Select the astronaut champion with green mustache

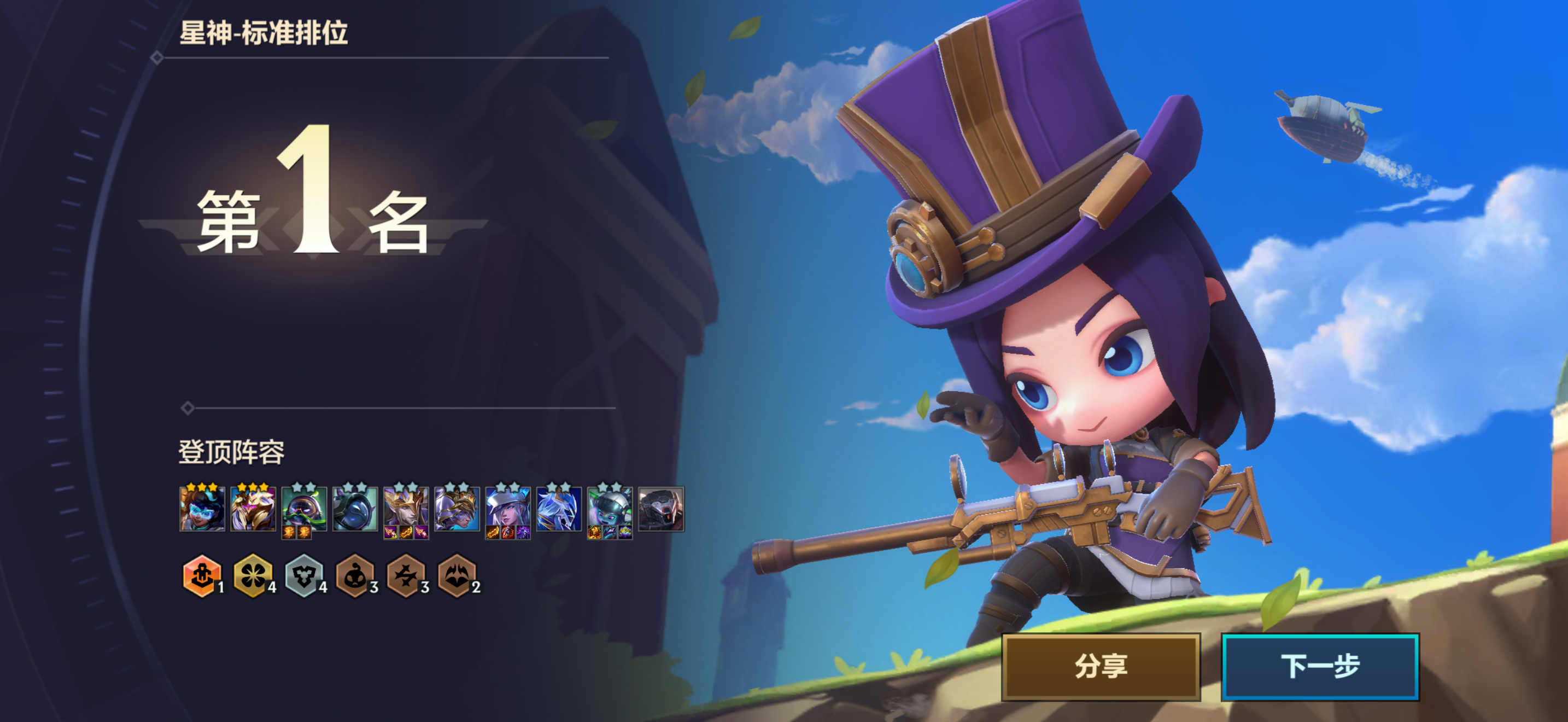304,509
